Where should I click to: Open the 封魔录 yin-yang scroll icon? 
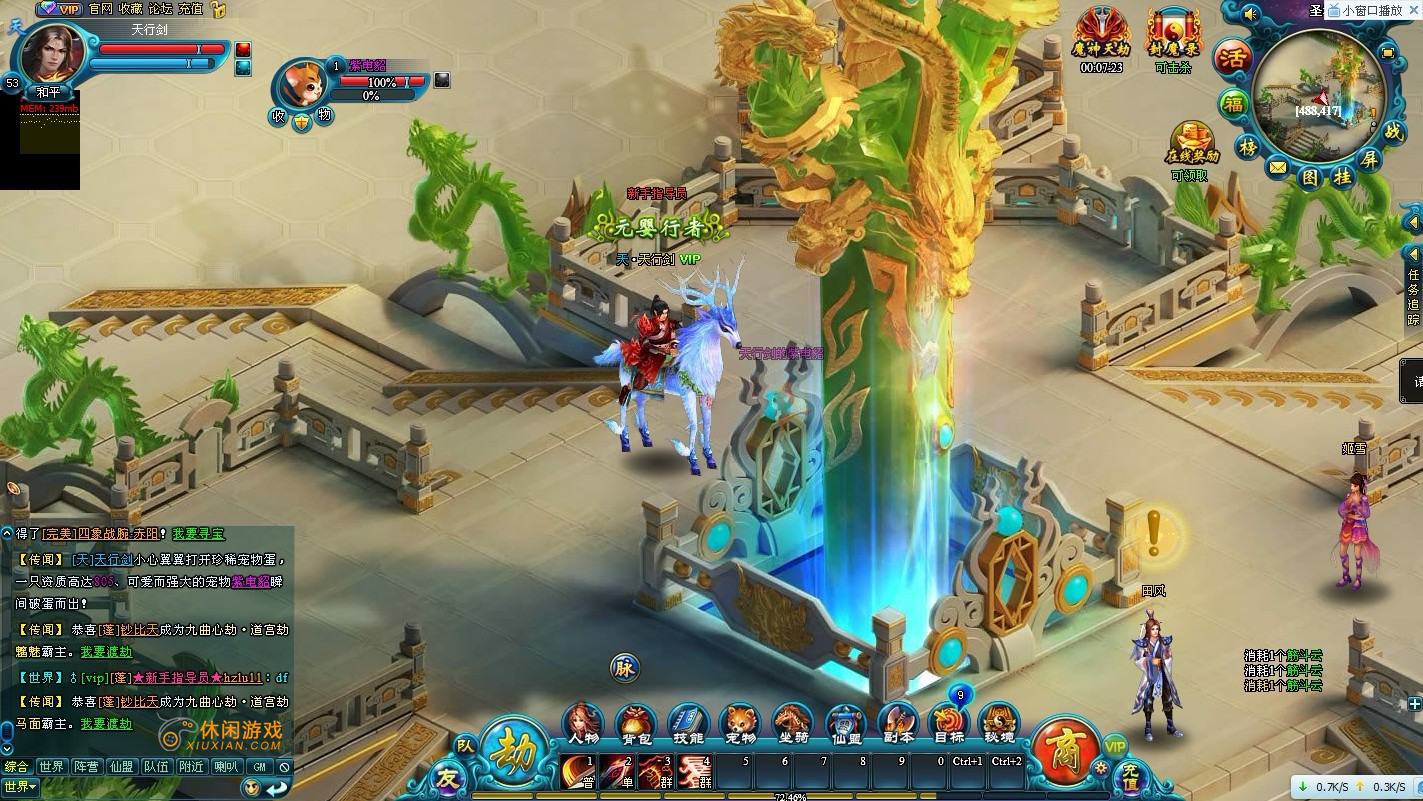point(1172,34)
